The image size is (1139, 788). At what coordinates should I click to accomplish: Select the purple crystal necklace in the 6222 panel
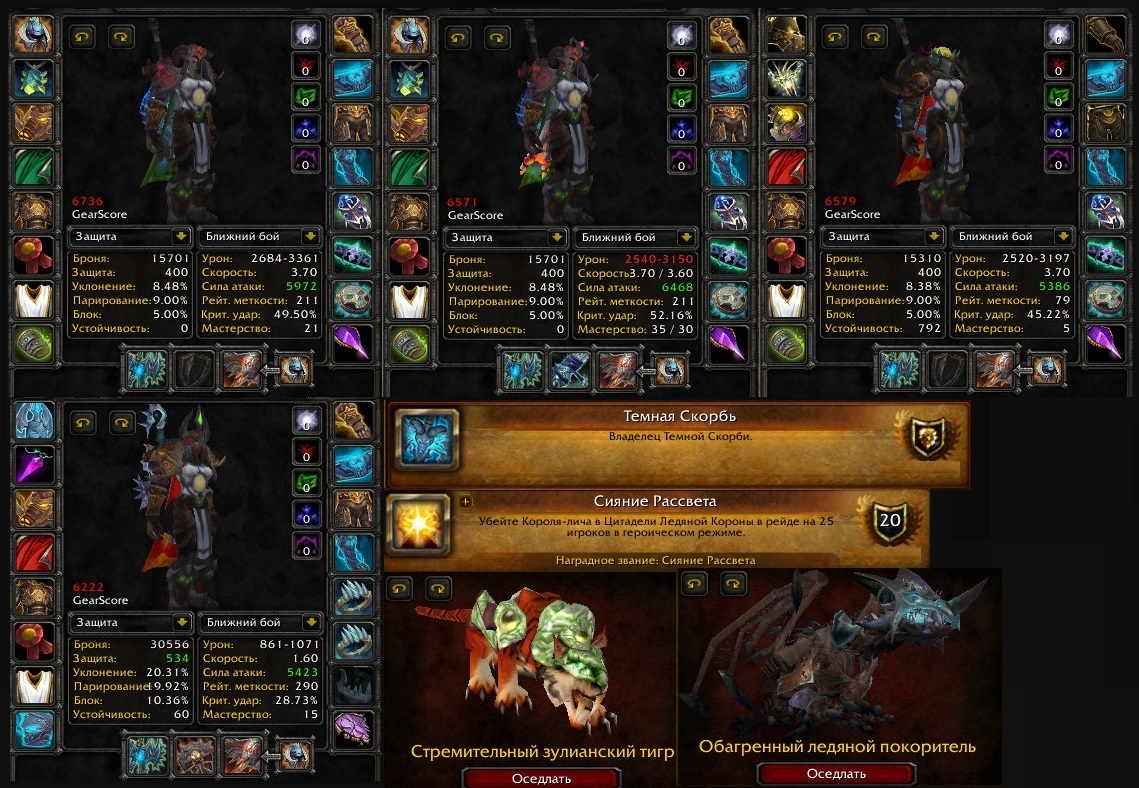click(33, 464)
